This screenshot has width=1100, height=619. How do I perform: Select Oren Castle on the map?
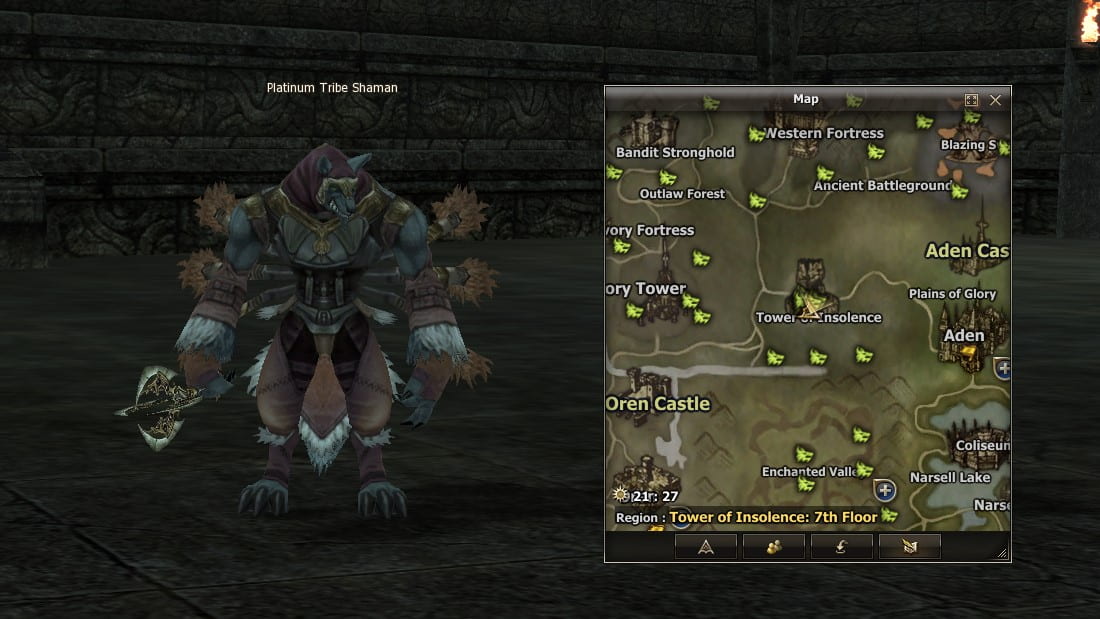pos(658,404)
